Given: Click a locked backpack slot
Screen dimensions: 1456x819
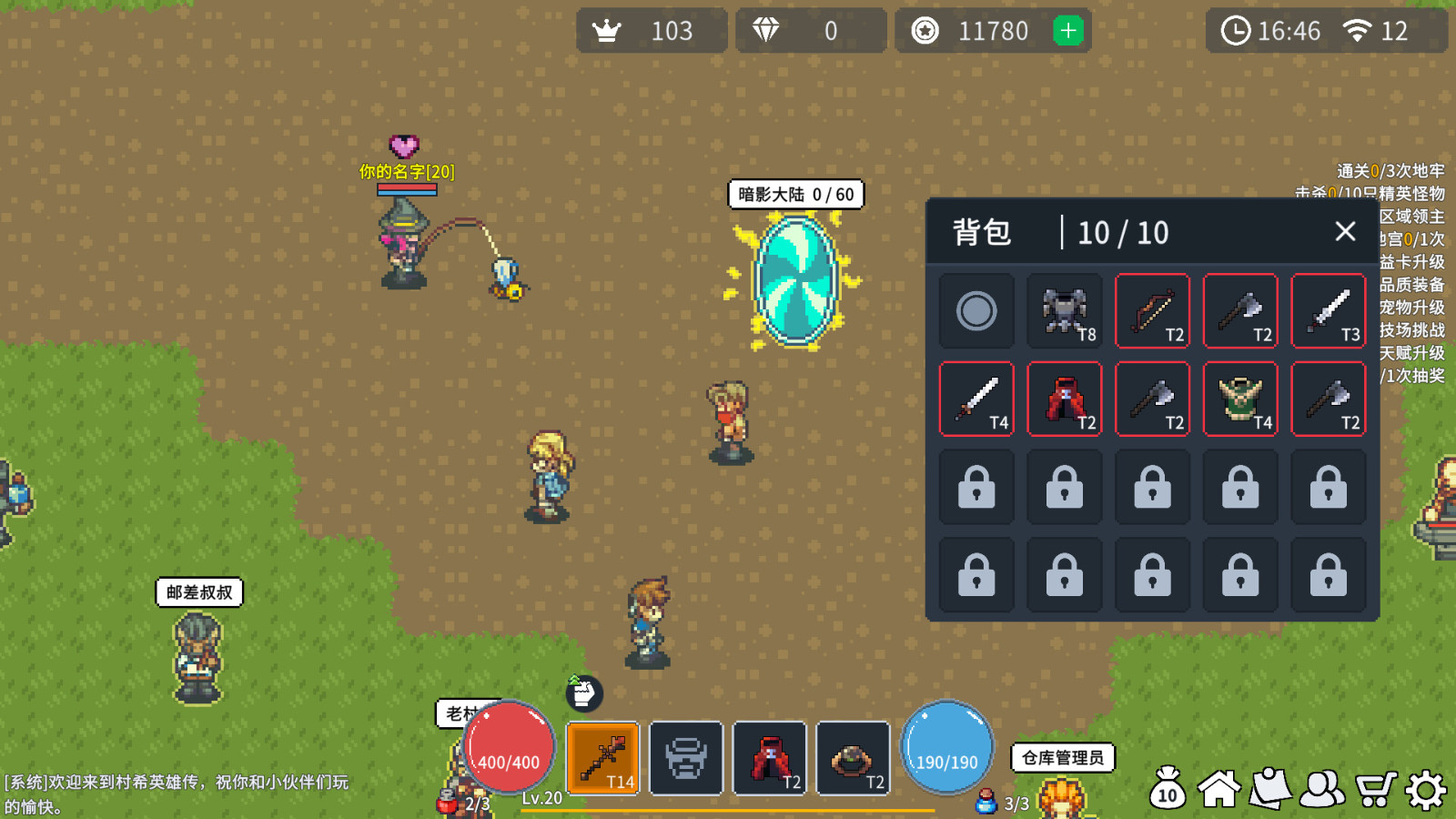Looking at the screenshot, I should coord(976,487).
